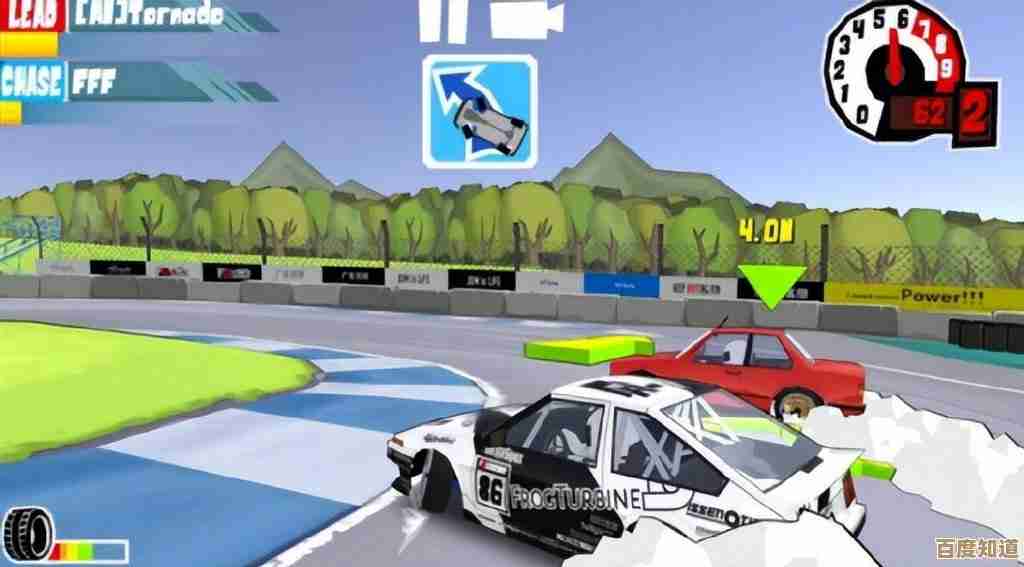Pause the race with the pause icon
Viewport: 1024px width, 567px height.
click(x=443, y=22)
